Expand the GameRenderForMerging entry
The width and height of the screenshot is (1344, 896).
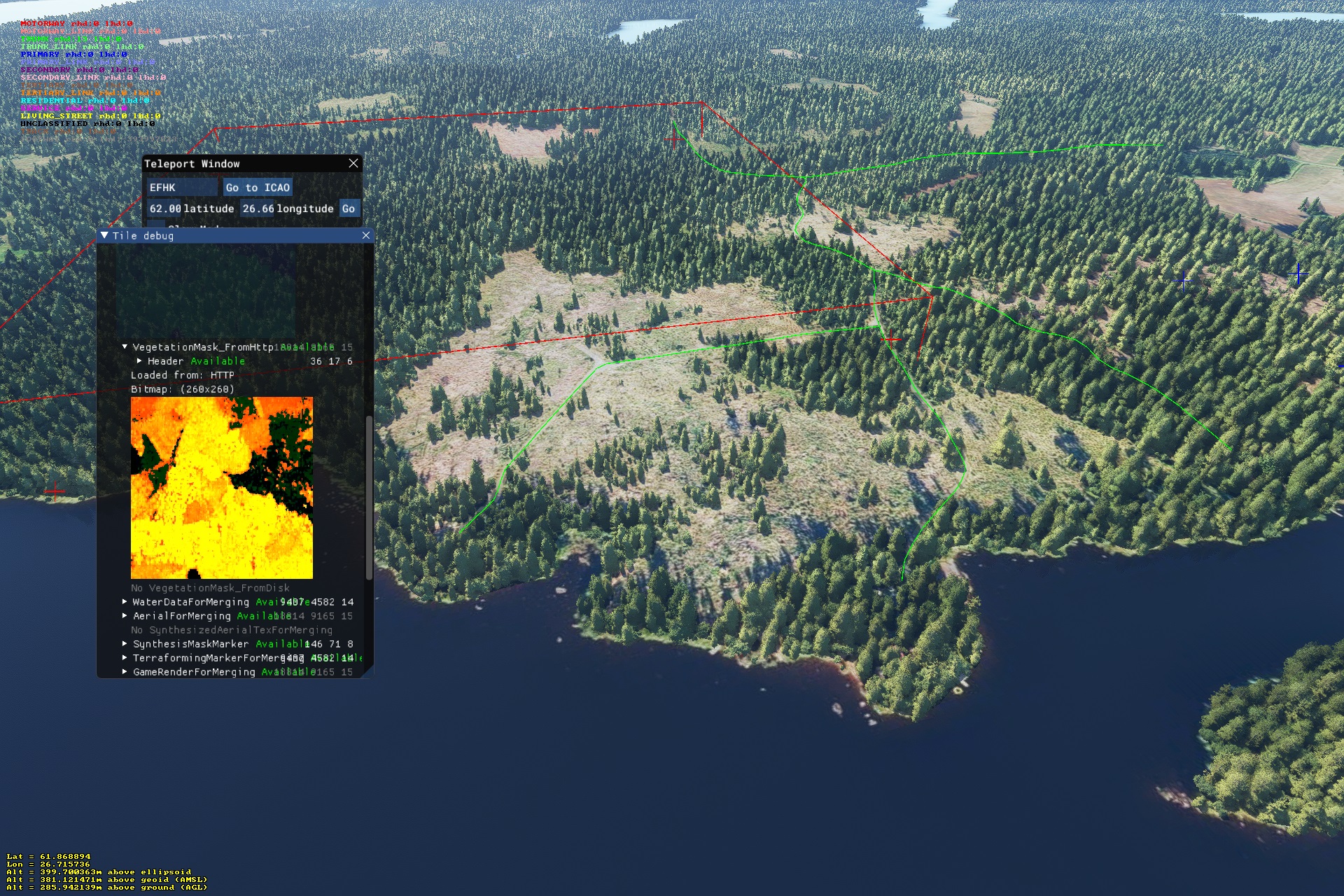click(x=125, y=672)
